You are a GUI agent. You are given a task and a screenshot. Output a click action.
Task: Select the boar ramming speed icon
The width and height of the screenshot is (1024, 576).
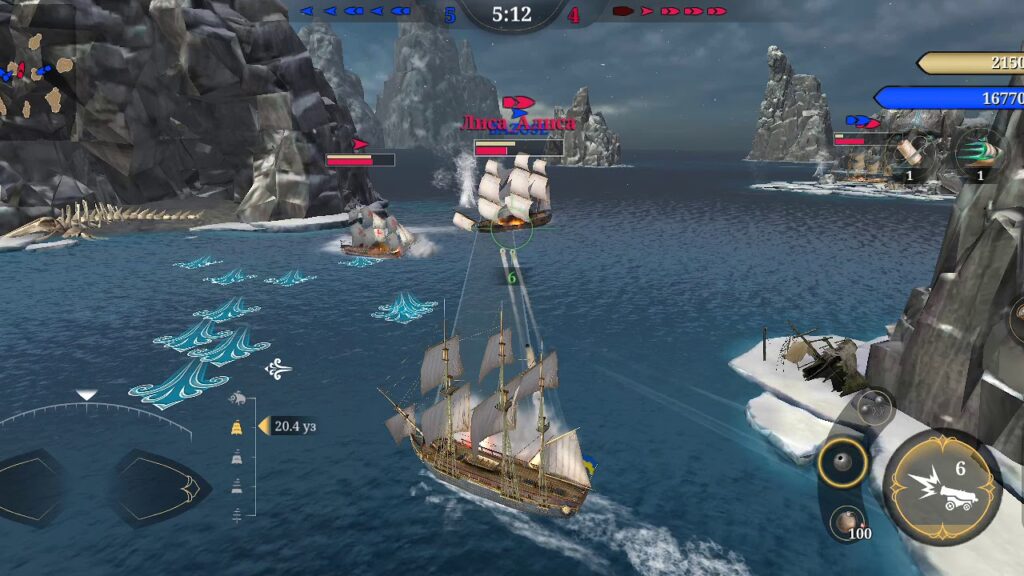(x=237, y=399)
